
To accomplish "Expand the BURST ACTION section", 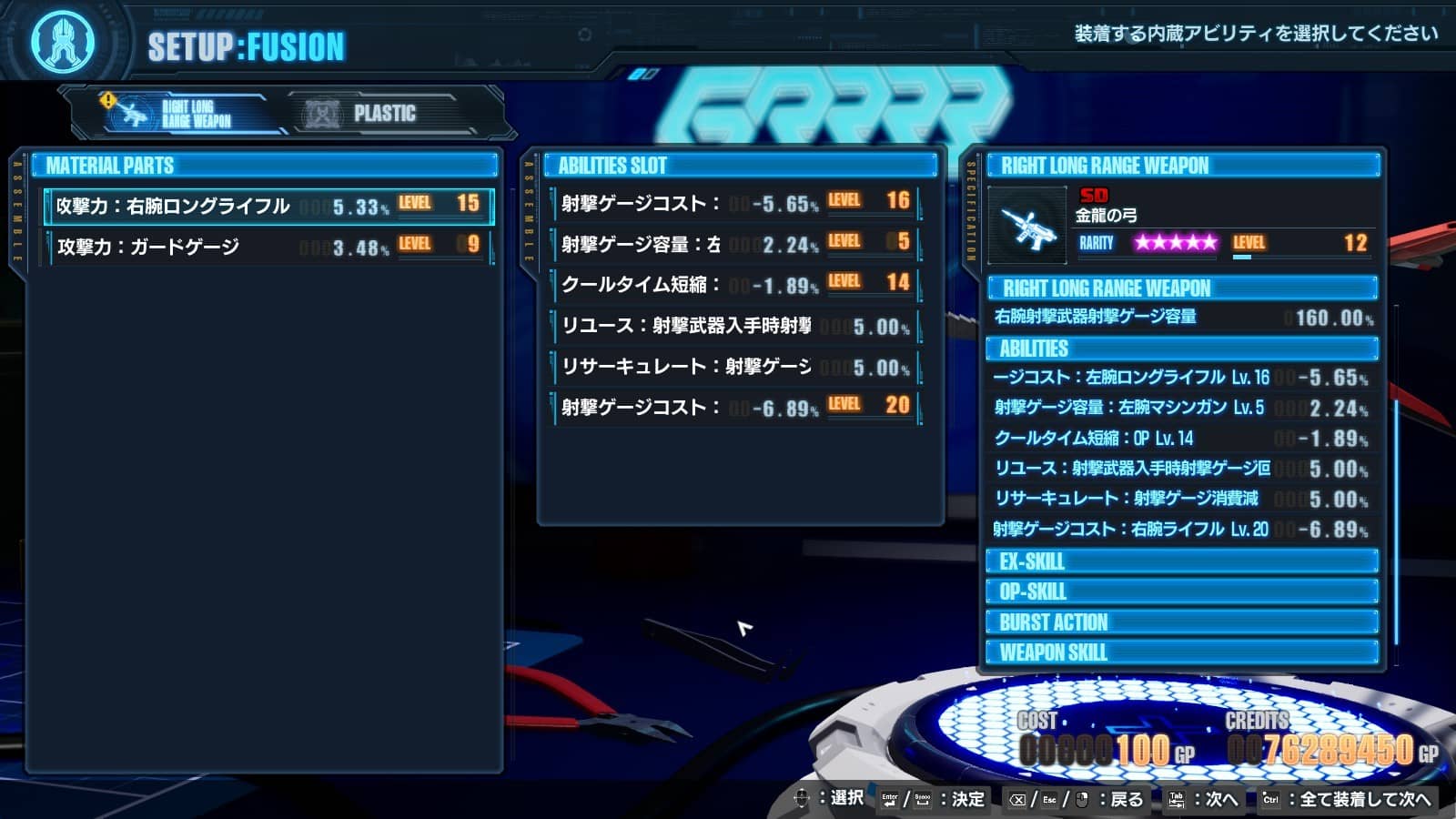I will coord(1183,622).
